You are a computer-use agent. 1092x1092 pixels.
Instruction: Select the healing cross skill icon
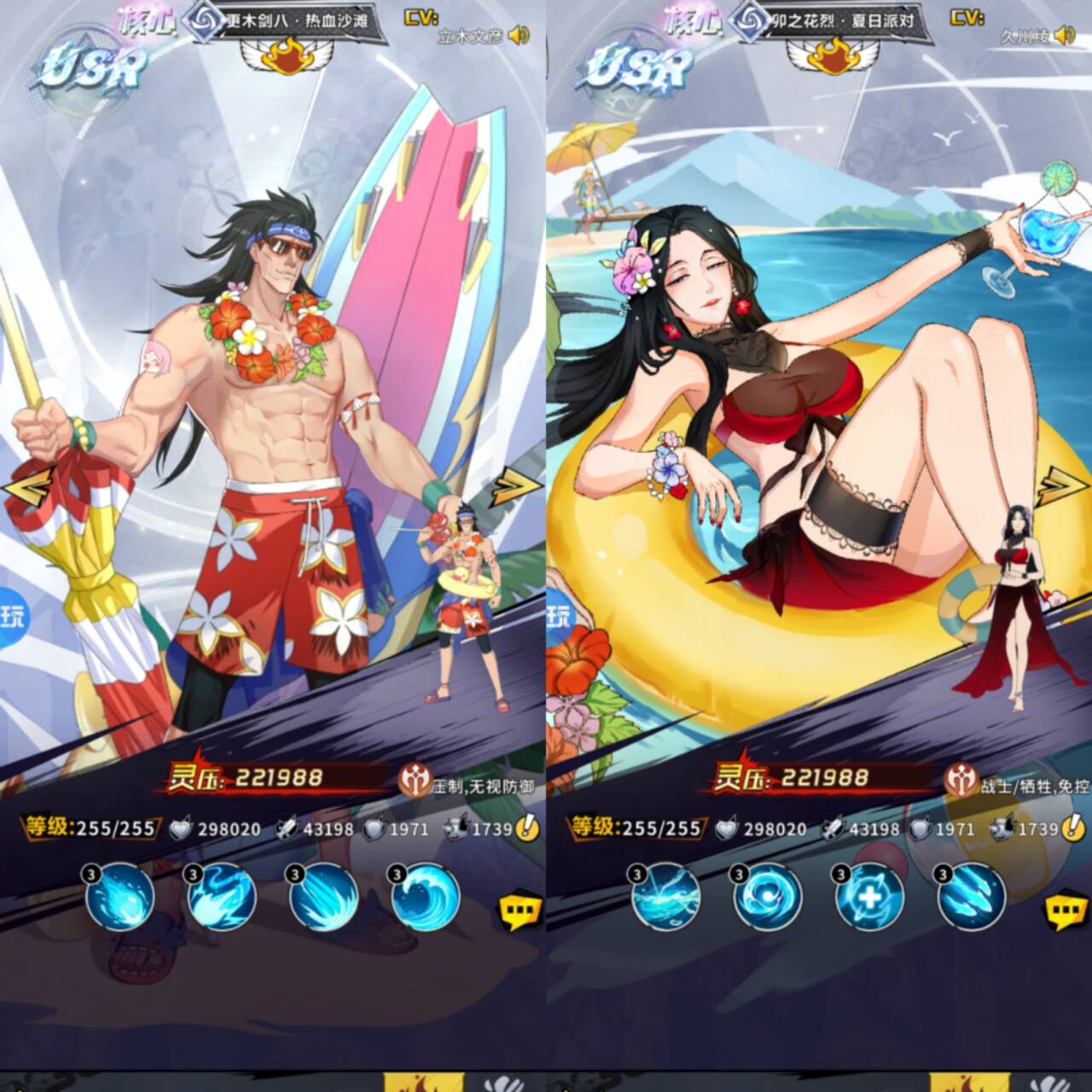click(869, 897)
